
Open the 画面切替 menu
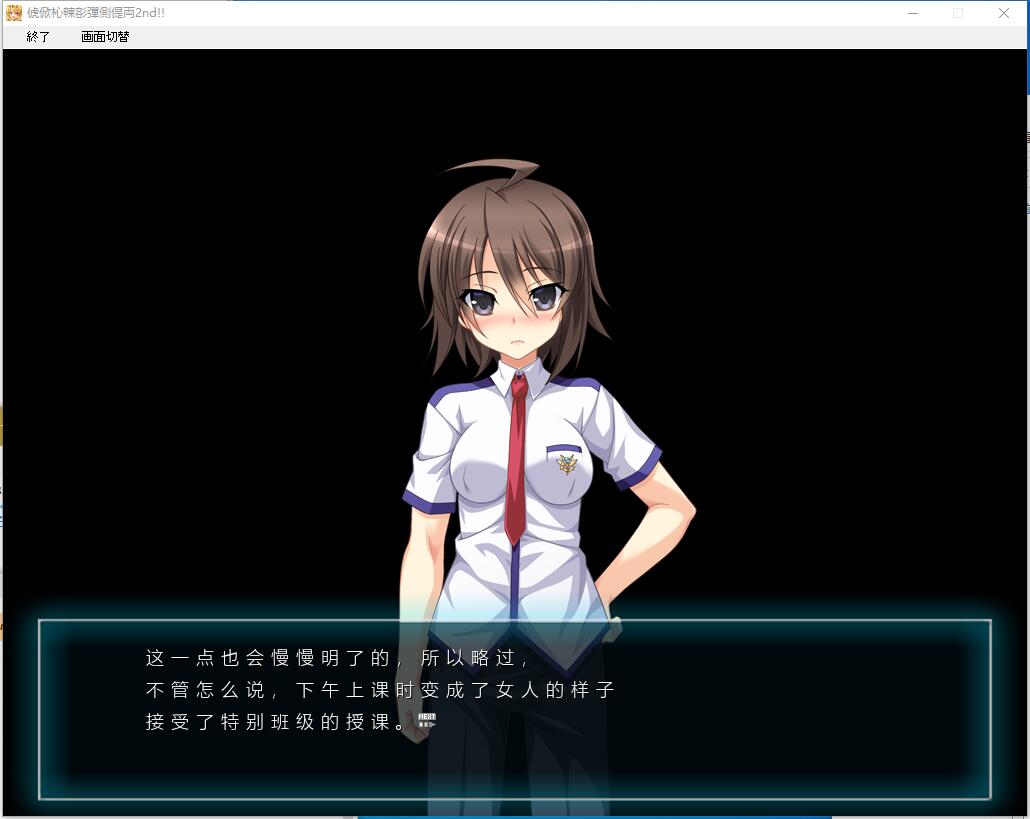105,37
